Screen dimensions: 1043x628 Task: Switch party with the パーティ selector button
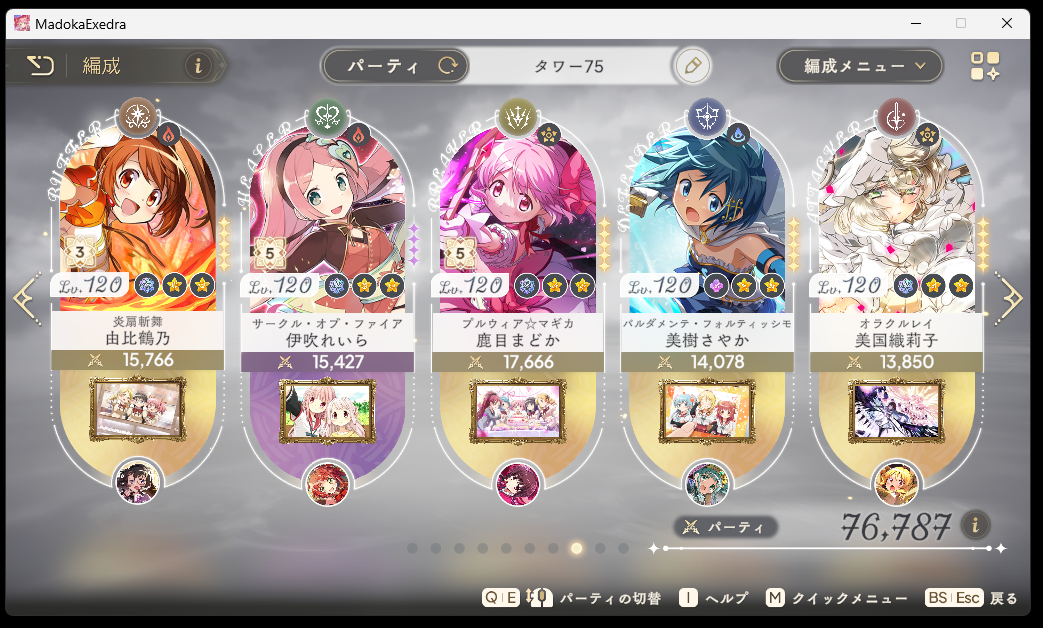(x=395, y=67)
